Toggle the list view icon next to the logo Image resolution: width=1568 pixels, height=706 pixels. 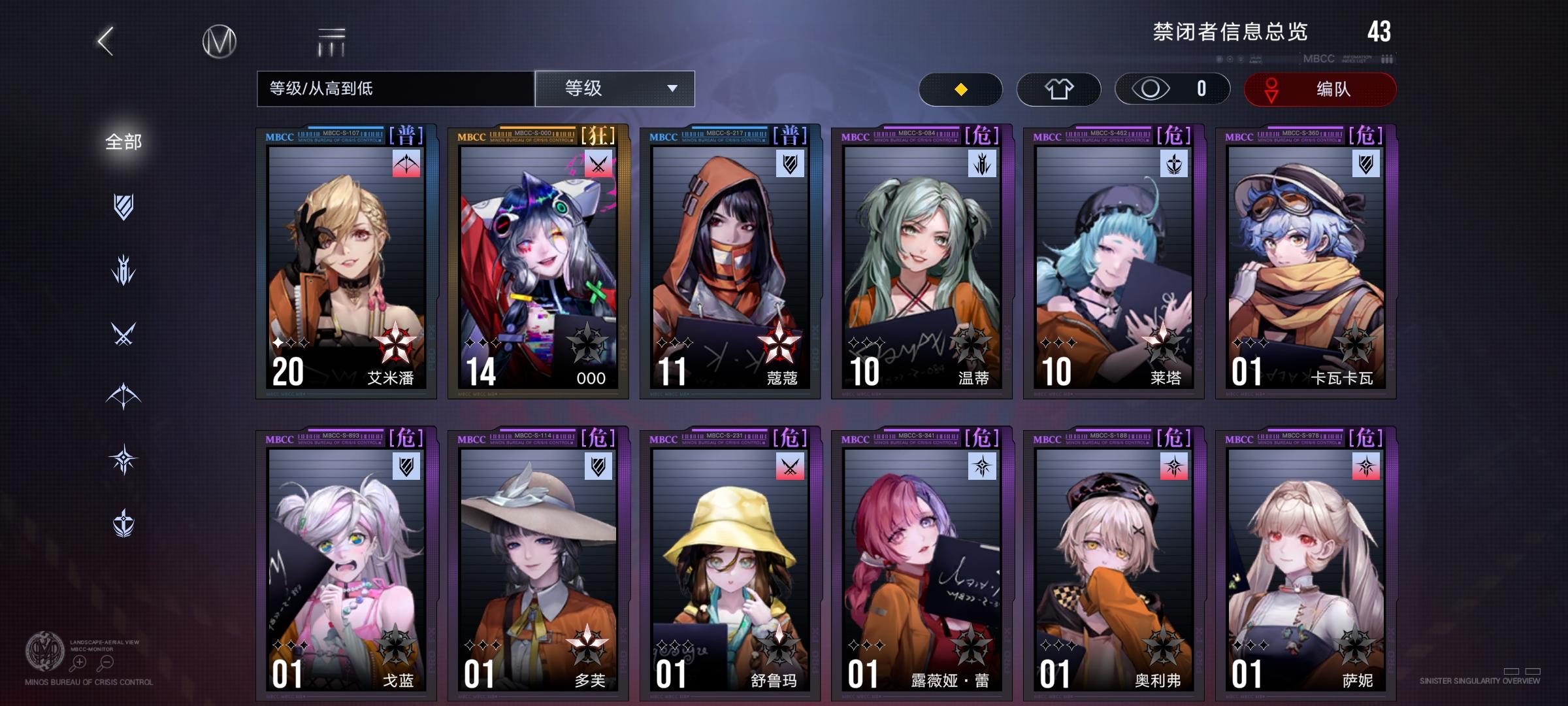point(332,41)
